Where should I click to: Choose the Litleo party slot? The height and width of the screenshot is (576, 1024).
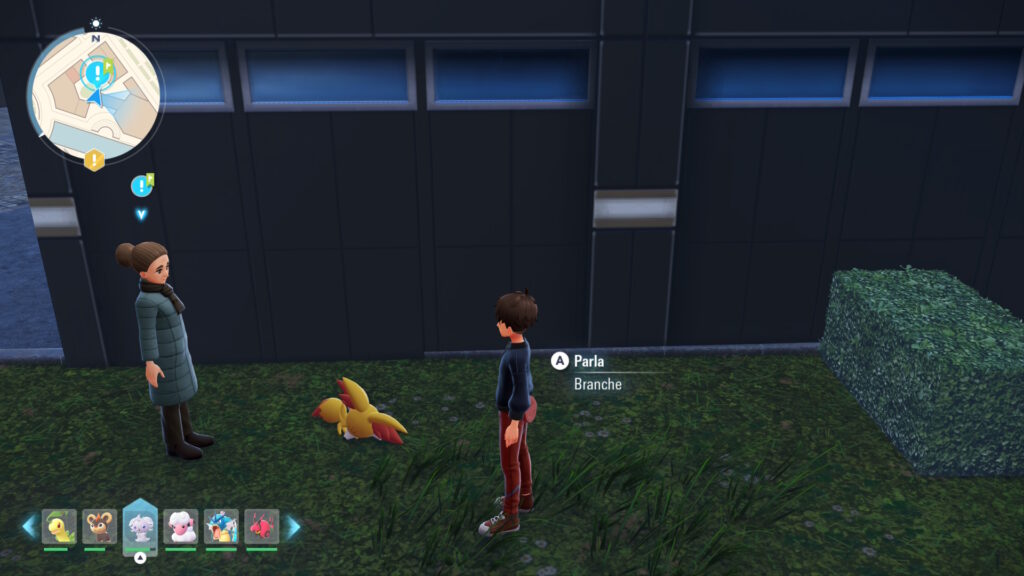[99, 526]
